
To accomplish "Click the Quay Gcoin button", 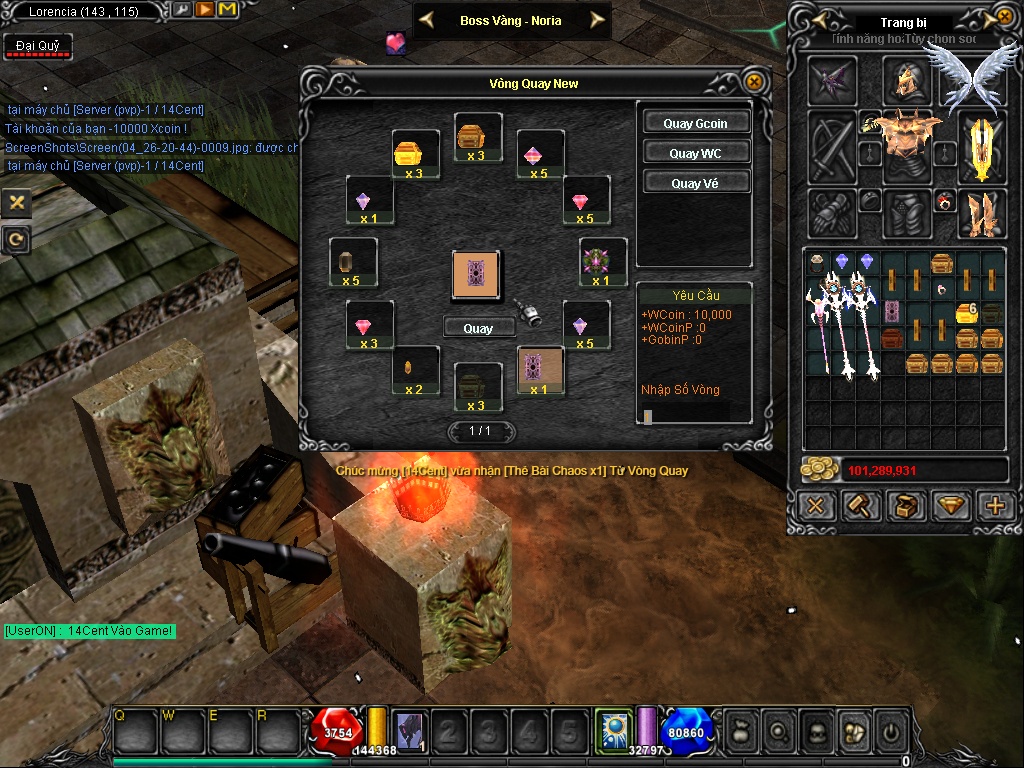I will [x=695, y=123].
